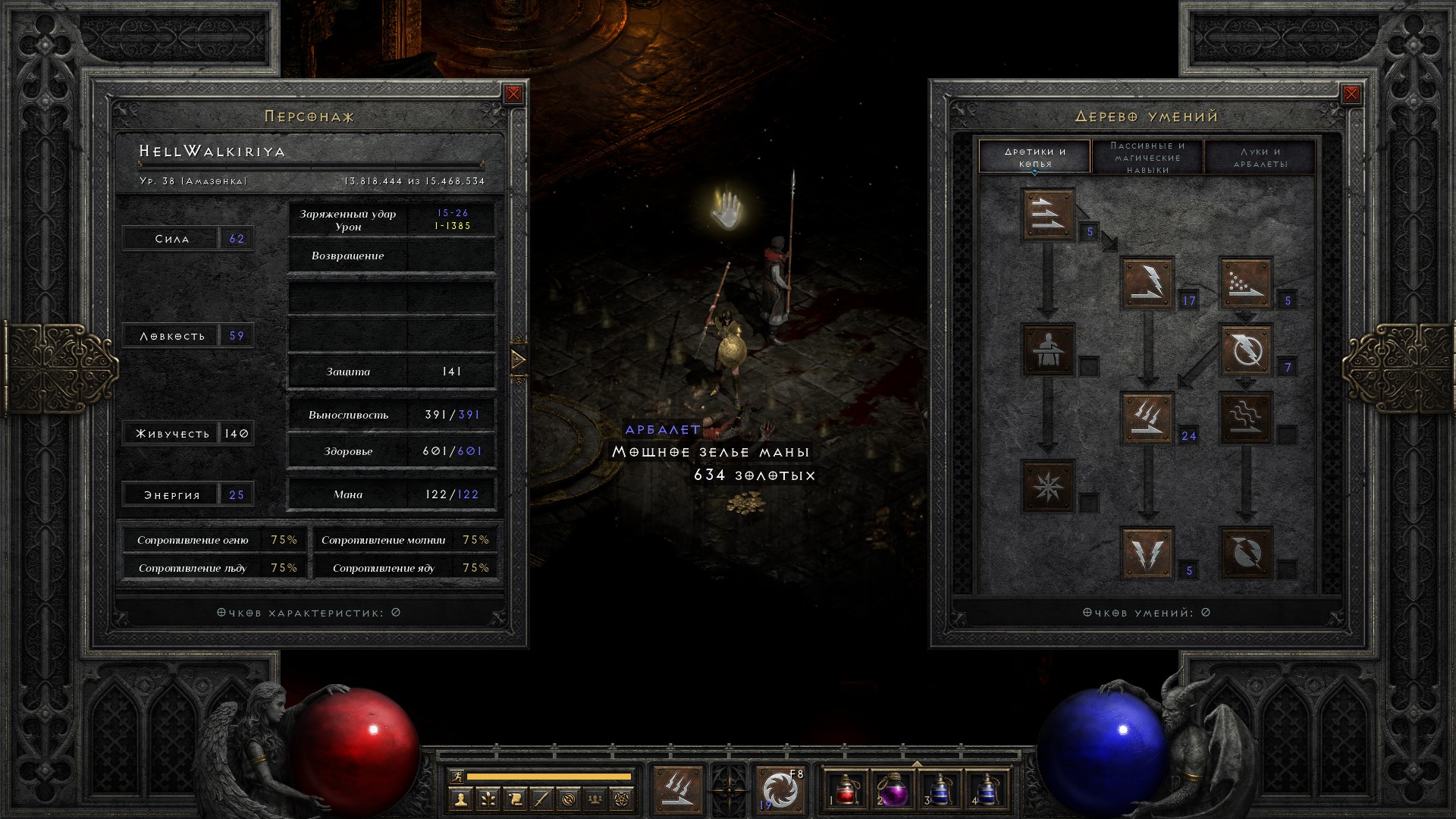
Task: Toggle run/walk with the running man icon
Action: point(455,776)
